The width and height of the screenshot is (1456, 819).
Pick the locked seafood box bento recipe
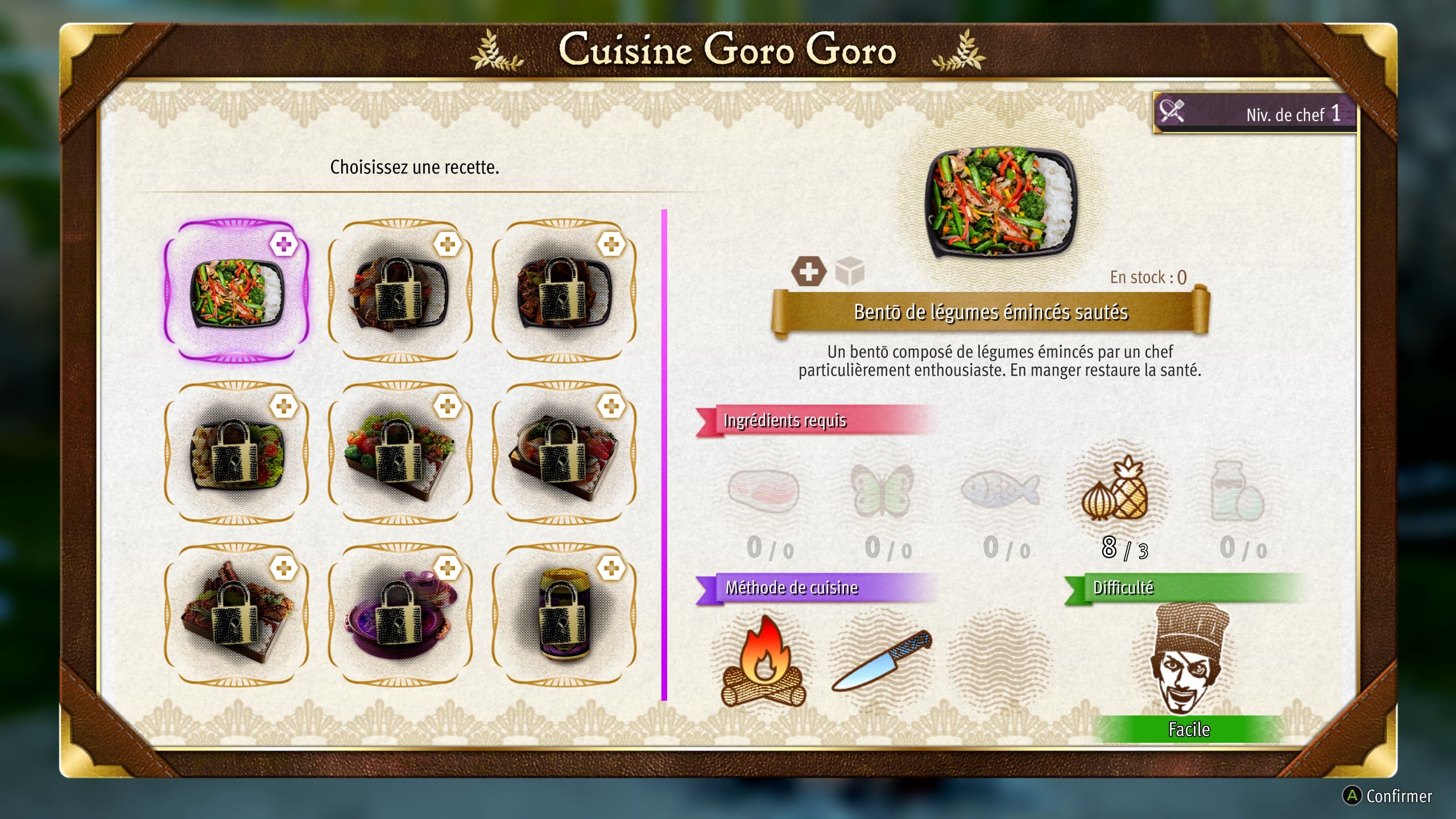click(x=564, y=453)
